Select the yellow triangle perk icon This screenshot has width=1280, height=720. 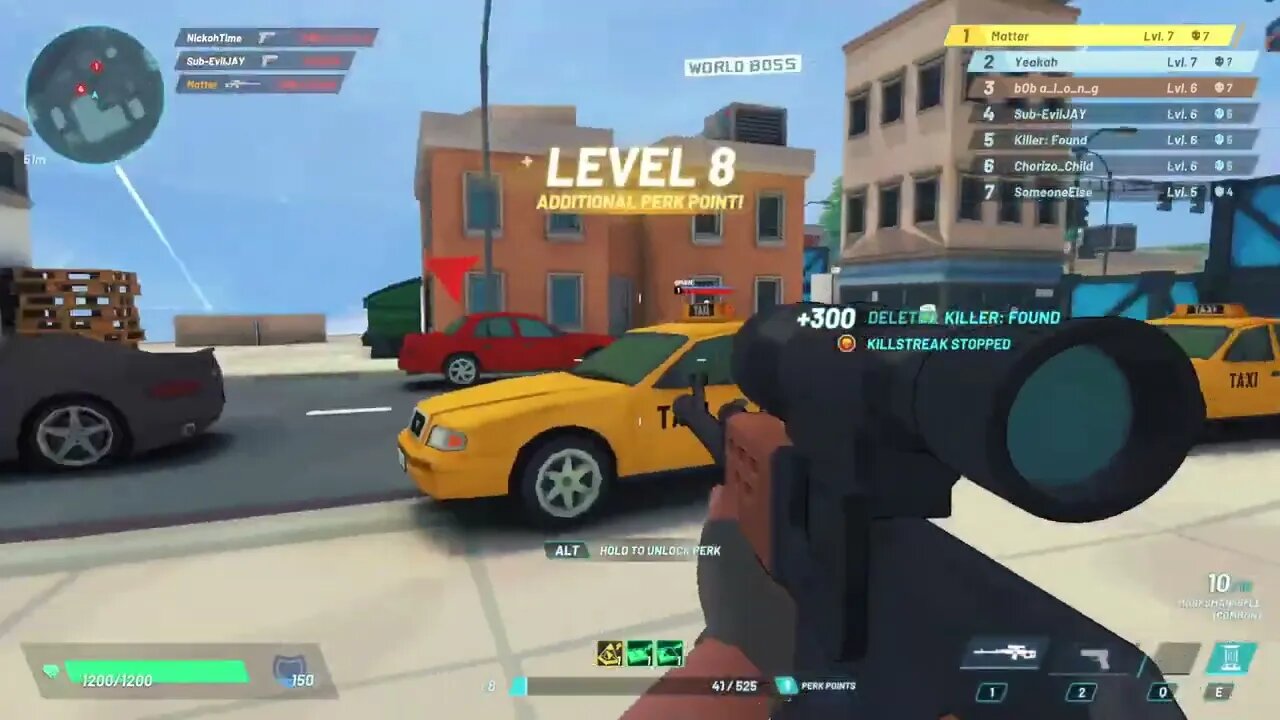(610, 653)
